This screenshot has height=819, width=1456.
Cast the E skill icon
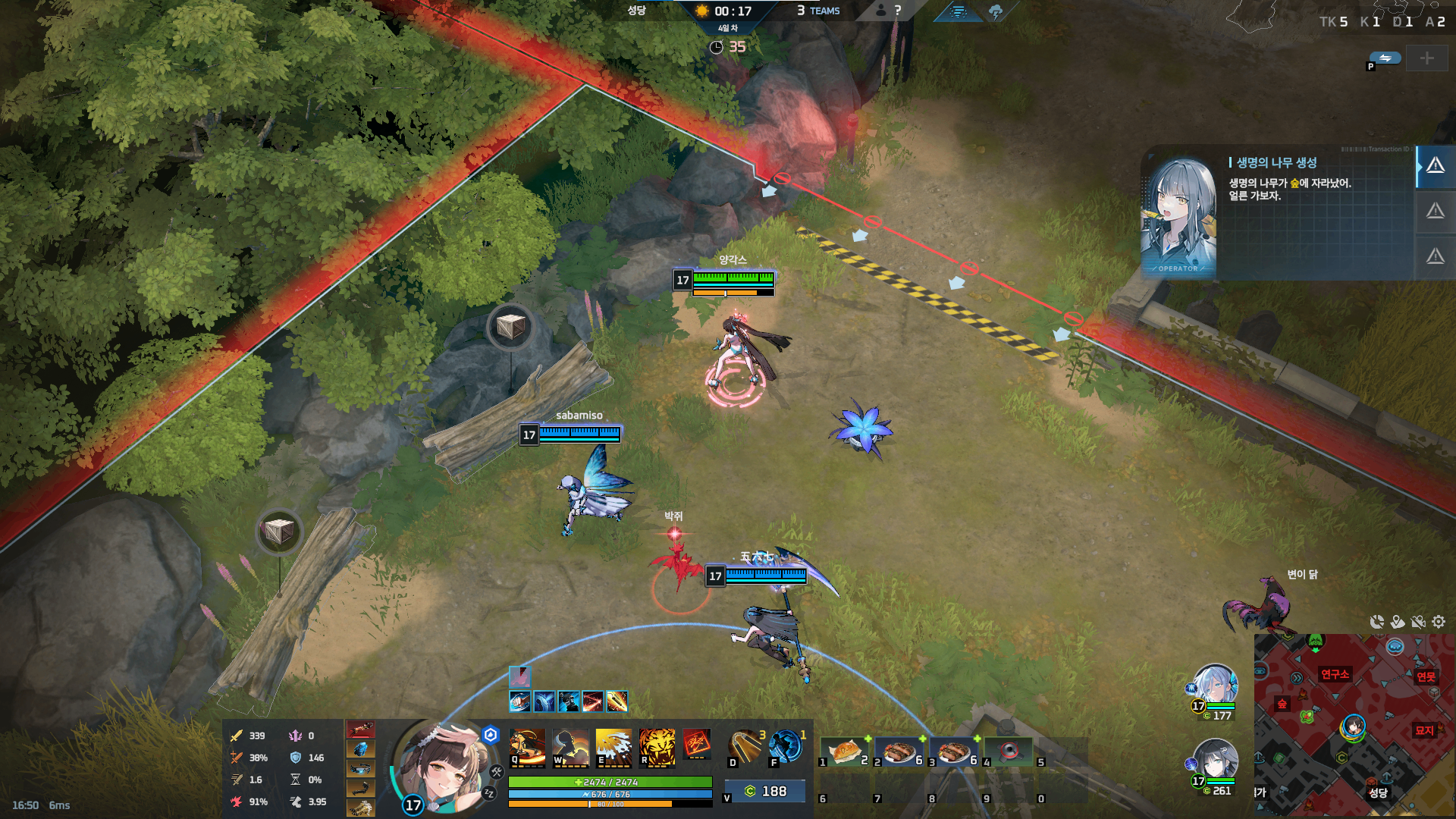[x=613, y=746]
